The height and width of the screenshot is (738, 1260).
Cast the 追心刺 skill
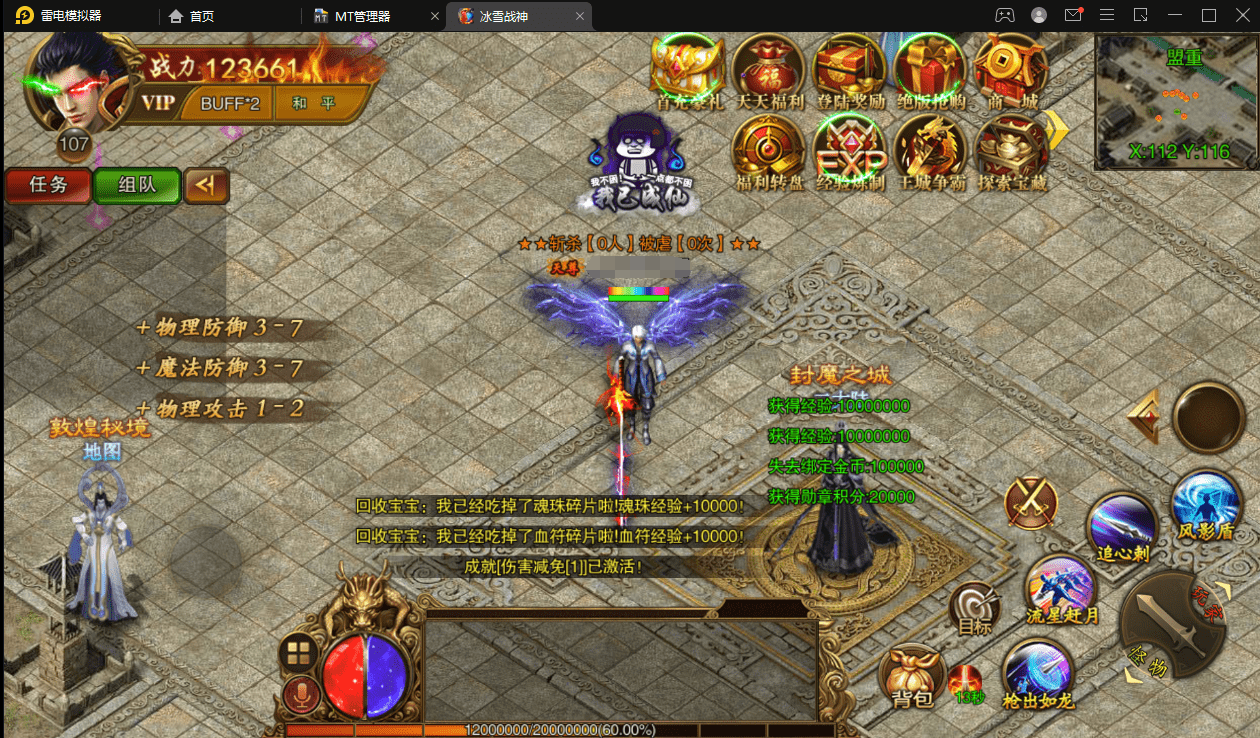click(x=1123, y=525)
